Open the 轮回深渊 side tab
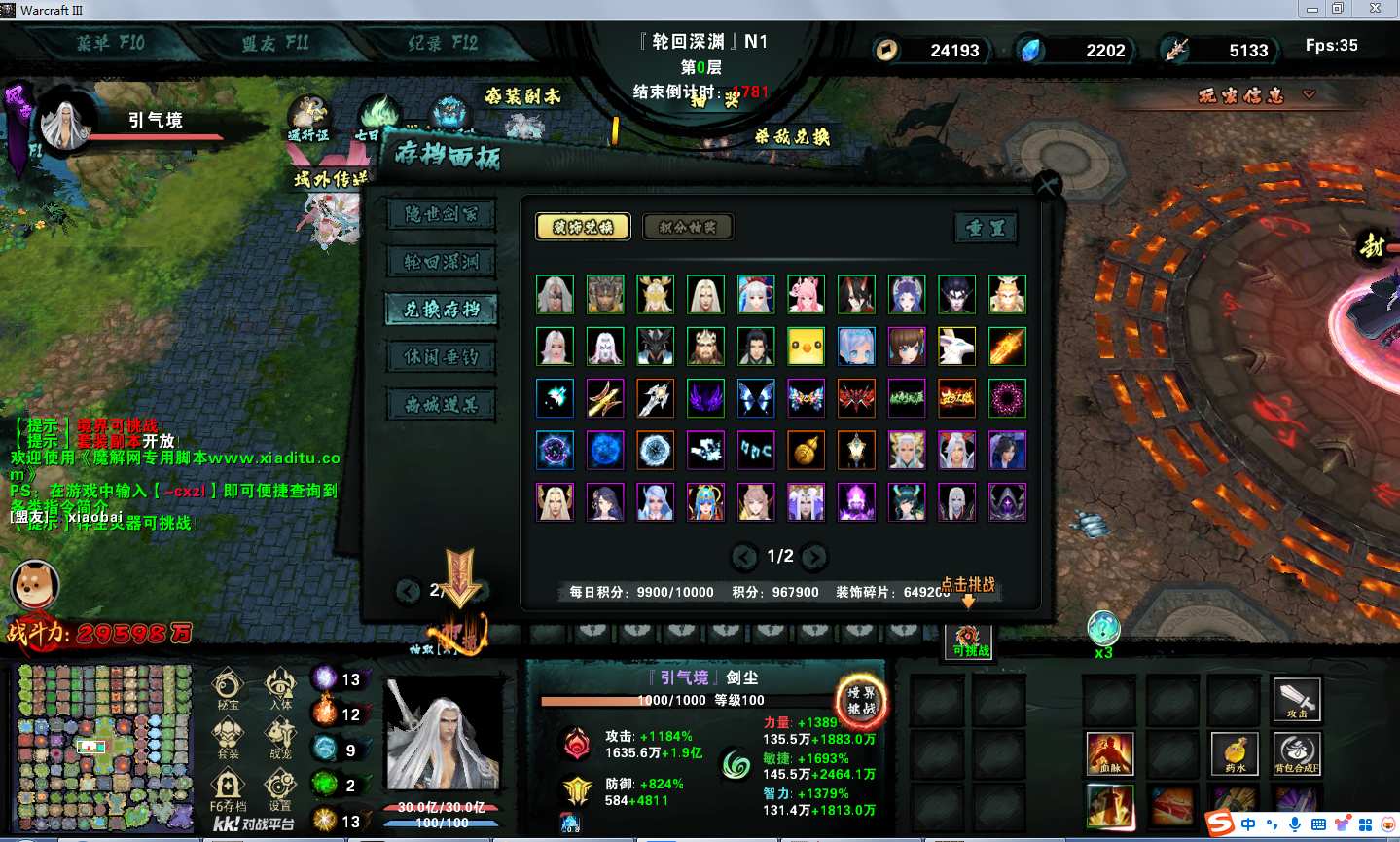The width and height of the screenshot is (1400, 842). (441, 262)
